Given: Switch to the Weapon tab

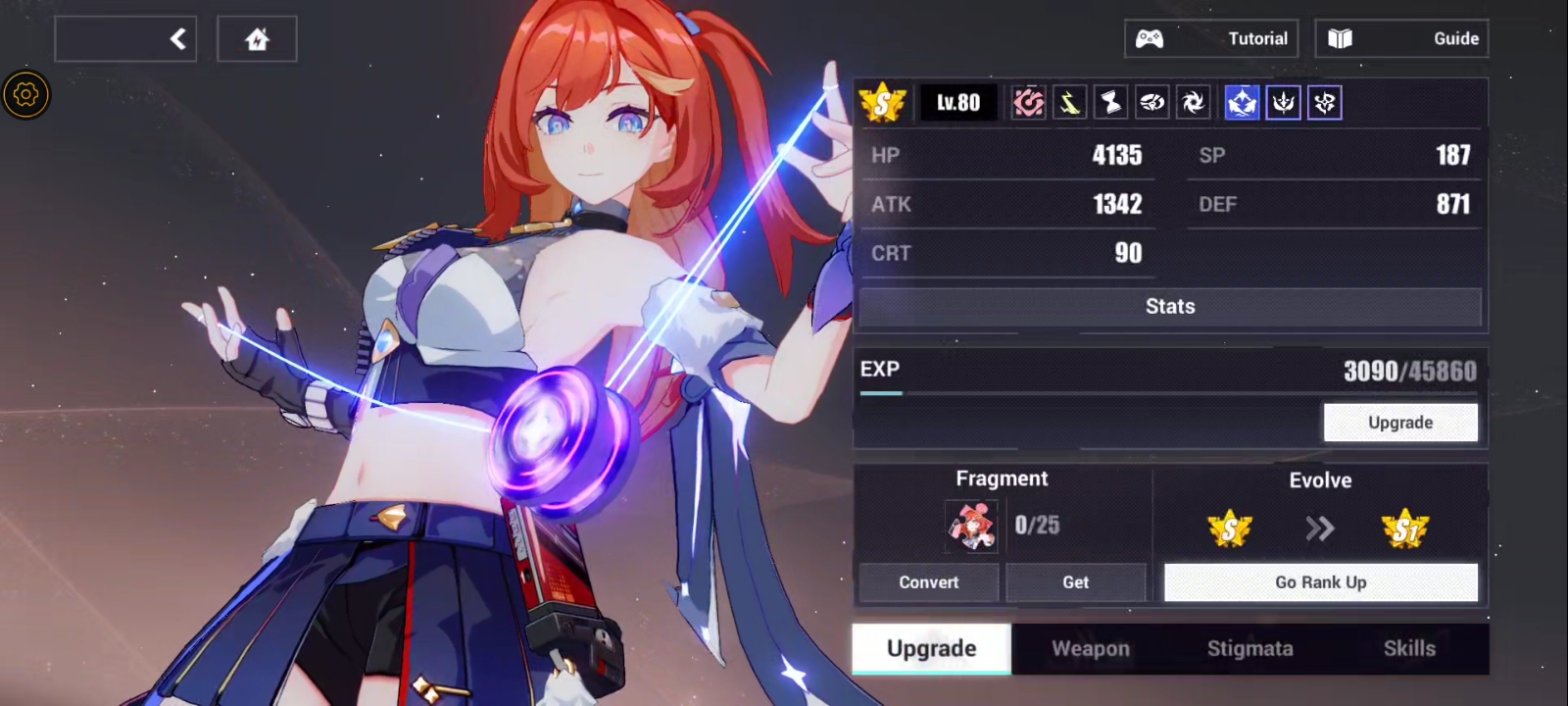Looking at the screenshot, I should coord(1090,648).
